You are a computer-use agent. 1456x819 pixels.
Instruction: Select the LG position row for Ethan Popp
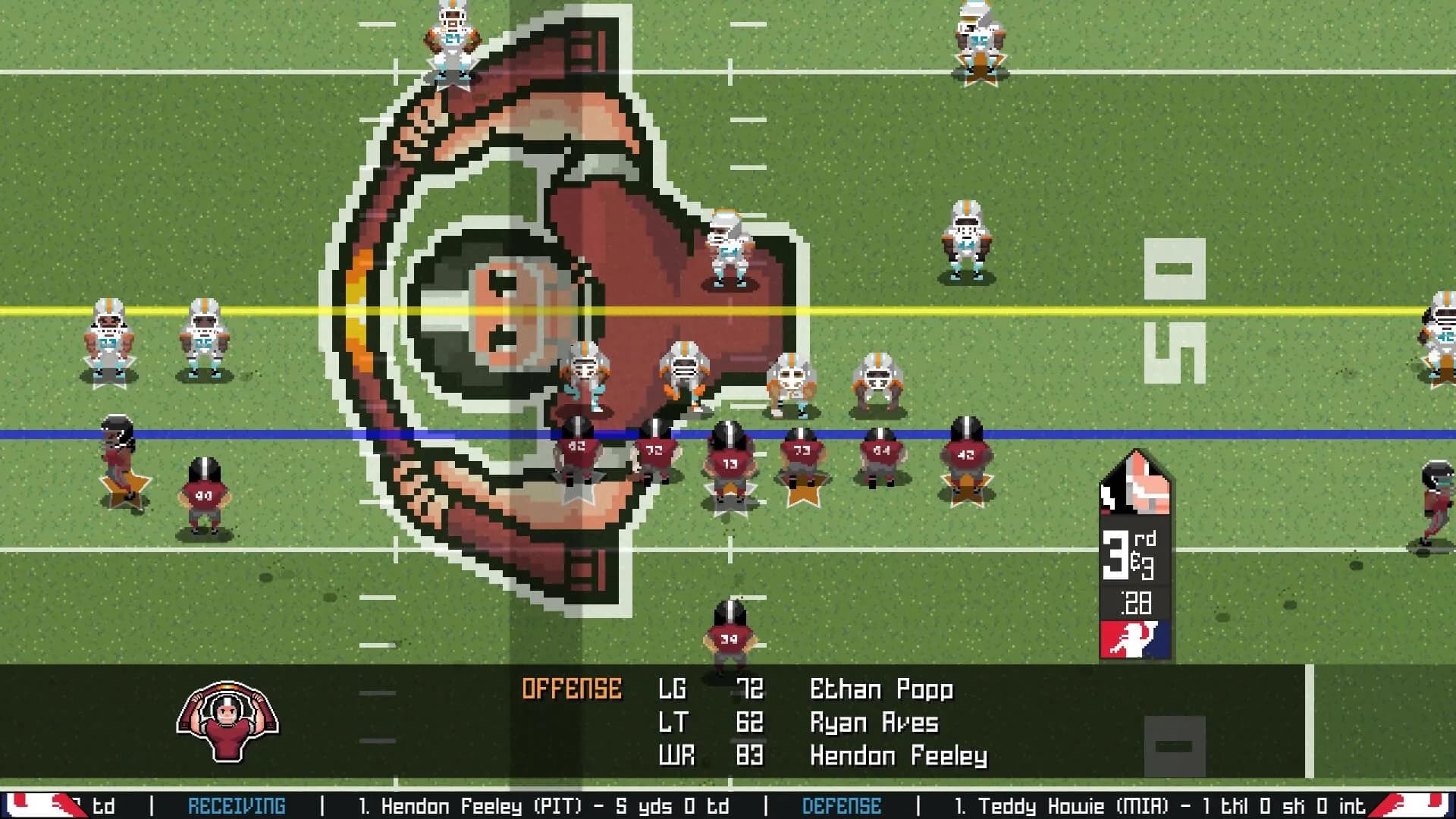pos(758,689)
